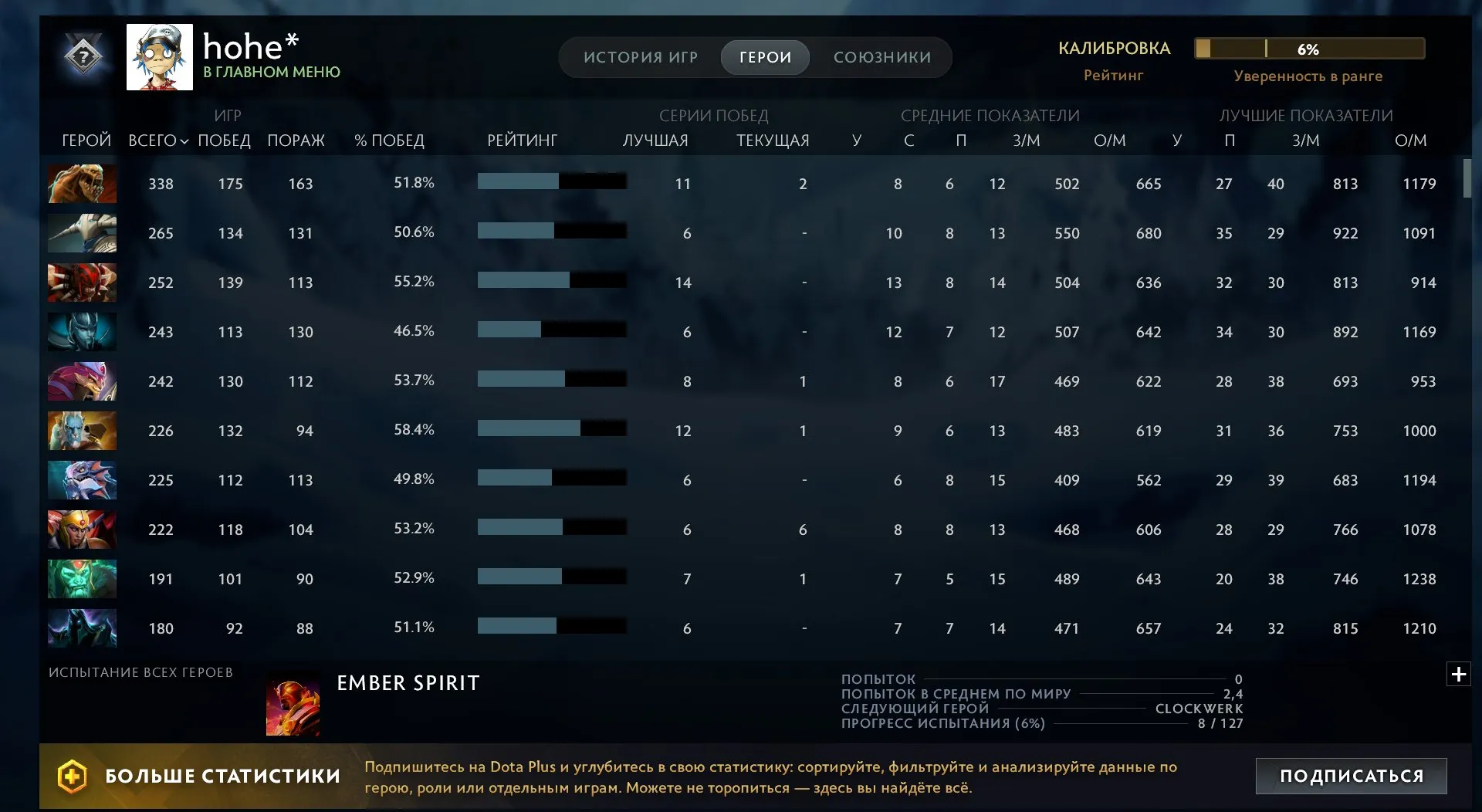Expand stats with the plus button
Screen dimensions: 1482x812
click(x=1459, y=673)
